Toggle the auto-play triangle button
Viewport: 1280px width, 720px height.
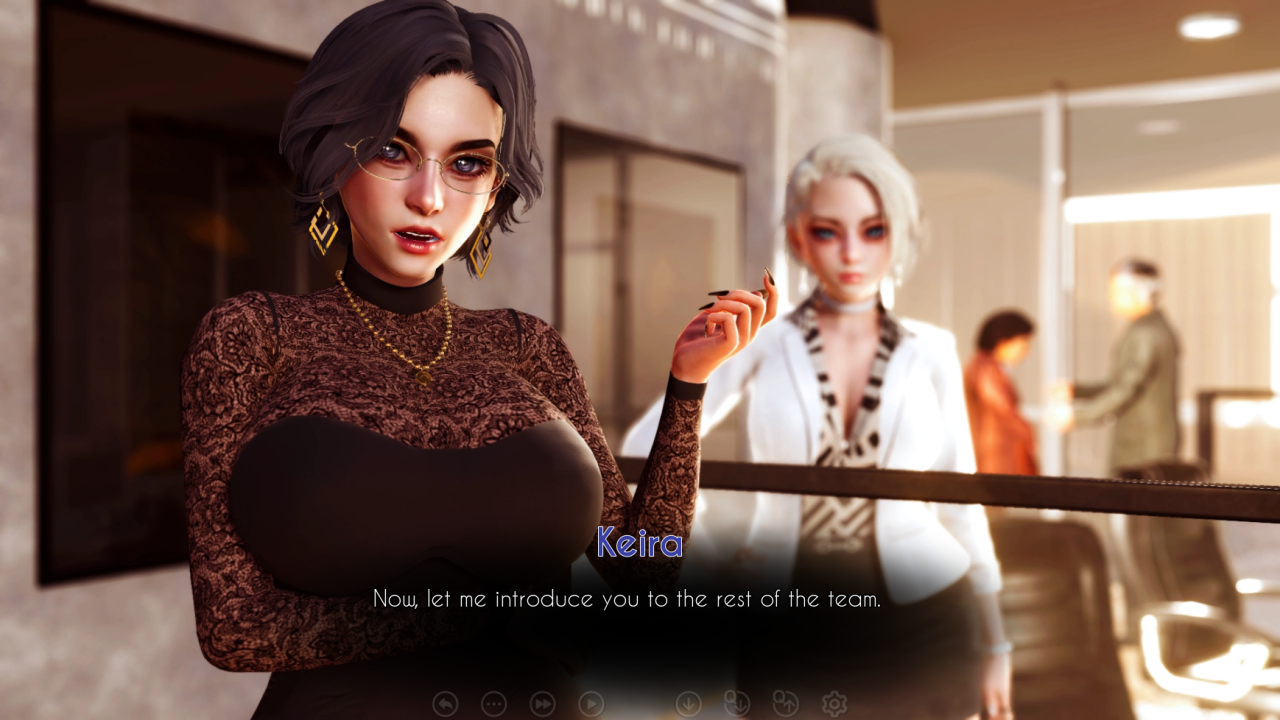tap(591, 704)
